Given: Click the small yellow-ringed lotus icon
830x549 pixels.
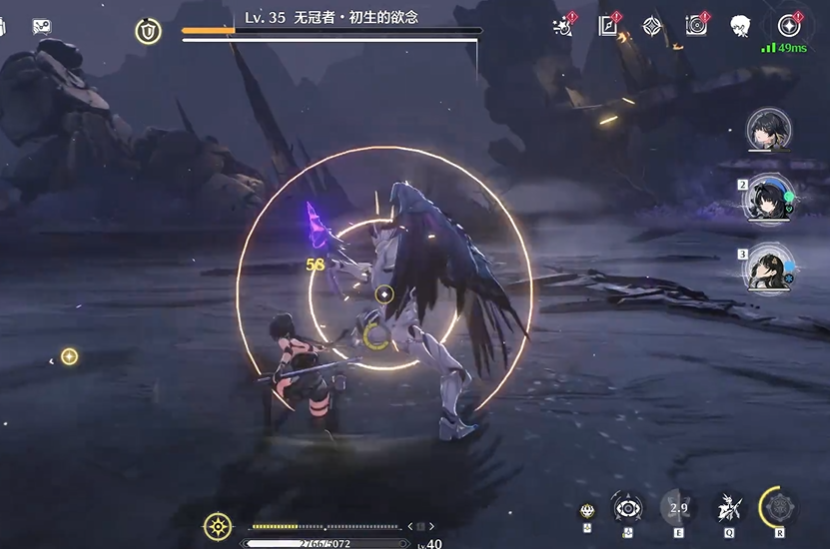Looking at the screenshot, I should click(x=588, y=511).
